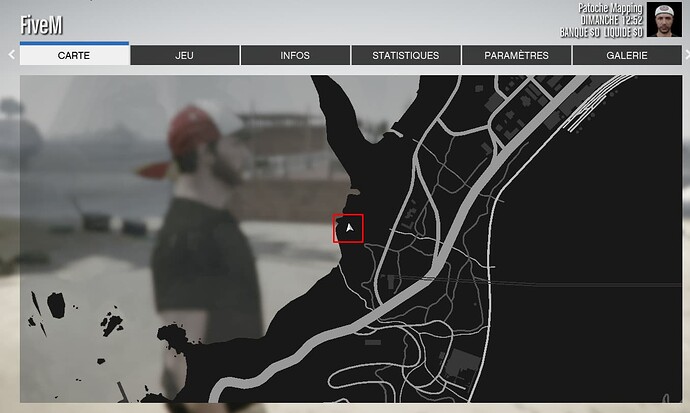Switch to the GALERIE tab
690x413 pixels.
click(x=626, y=55)
